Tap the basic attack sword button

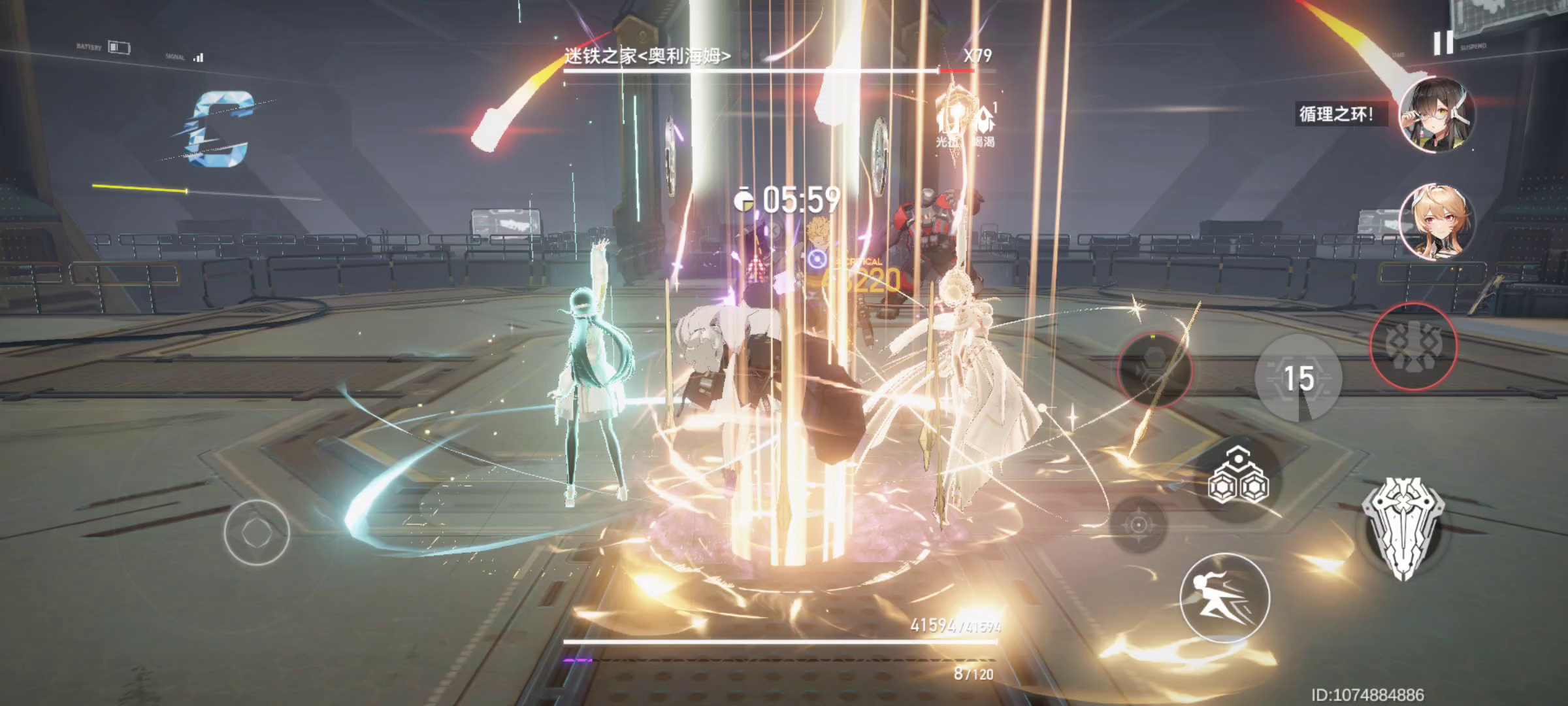[1402, 528]
